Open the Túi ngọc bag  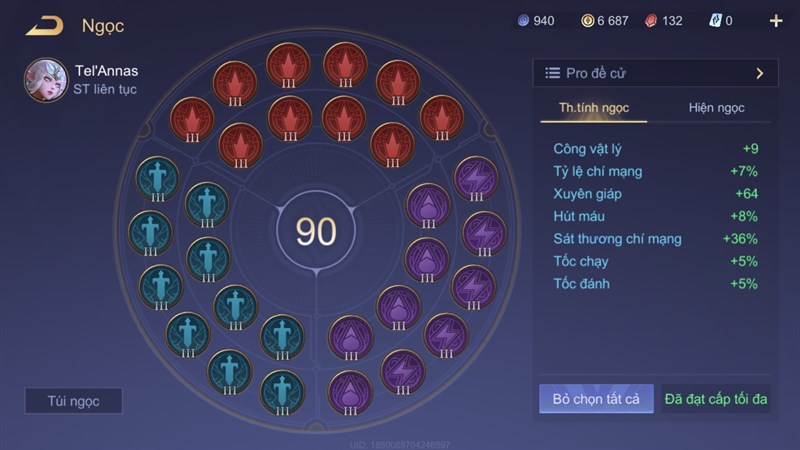(73, 401)
